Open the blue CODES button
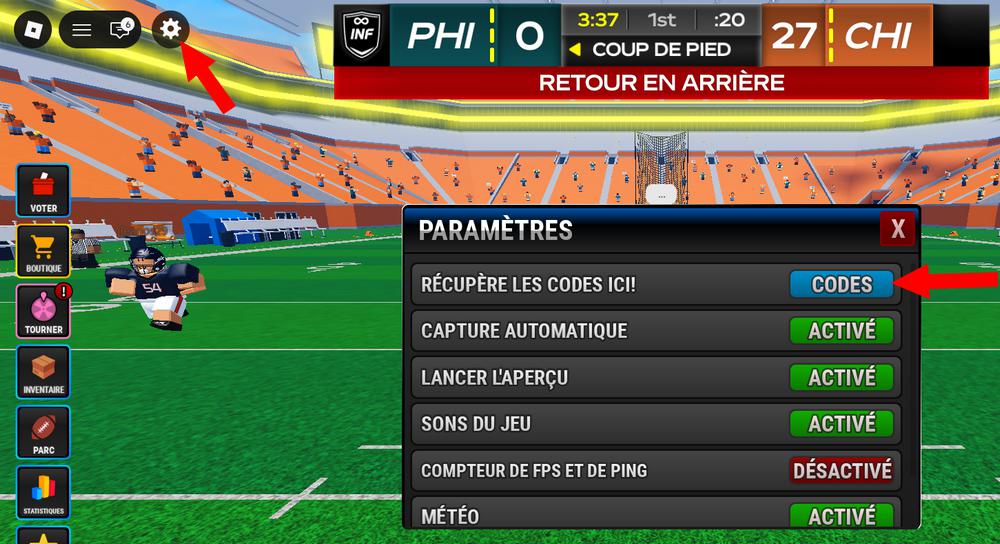The height and width of the screenshot is (544, 1000). click(x=841, y=285)
